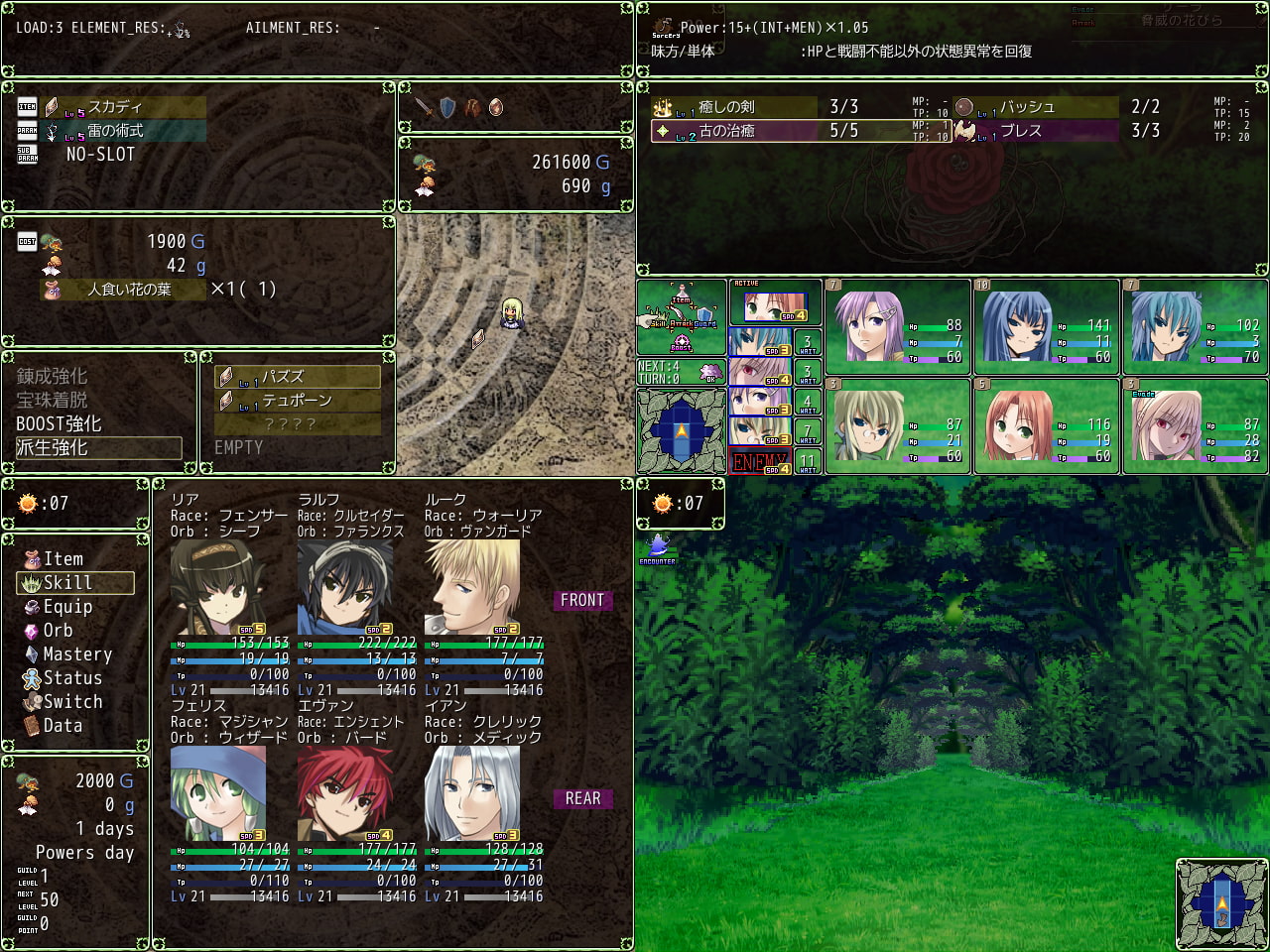Select the 古の治癒 skill
This screenshot has width=1270, height=952.
(727, 131)
